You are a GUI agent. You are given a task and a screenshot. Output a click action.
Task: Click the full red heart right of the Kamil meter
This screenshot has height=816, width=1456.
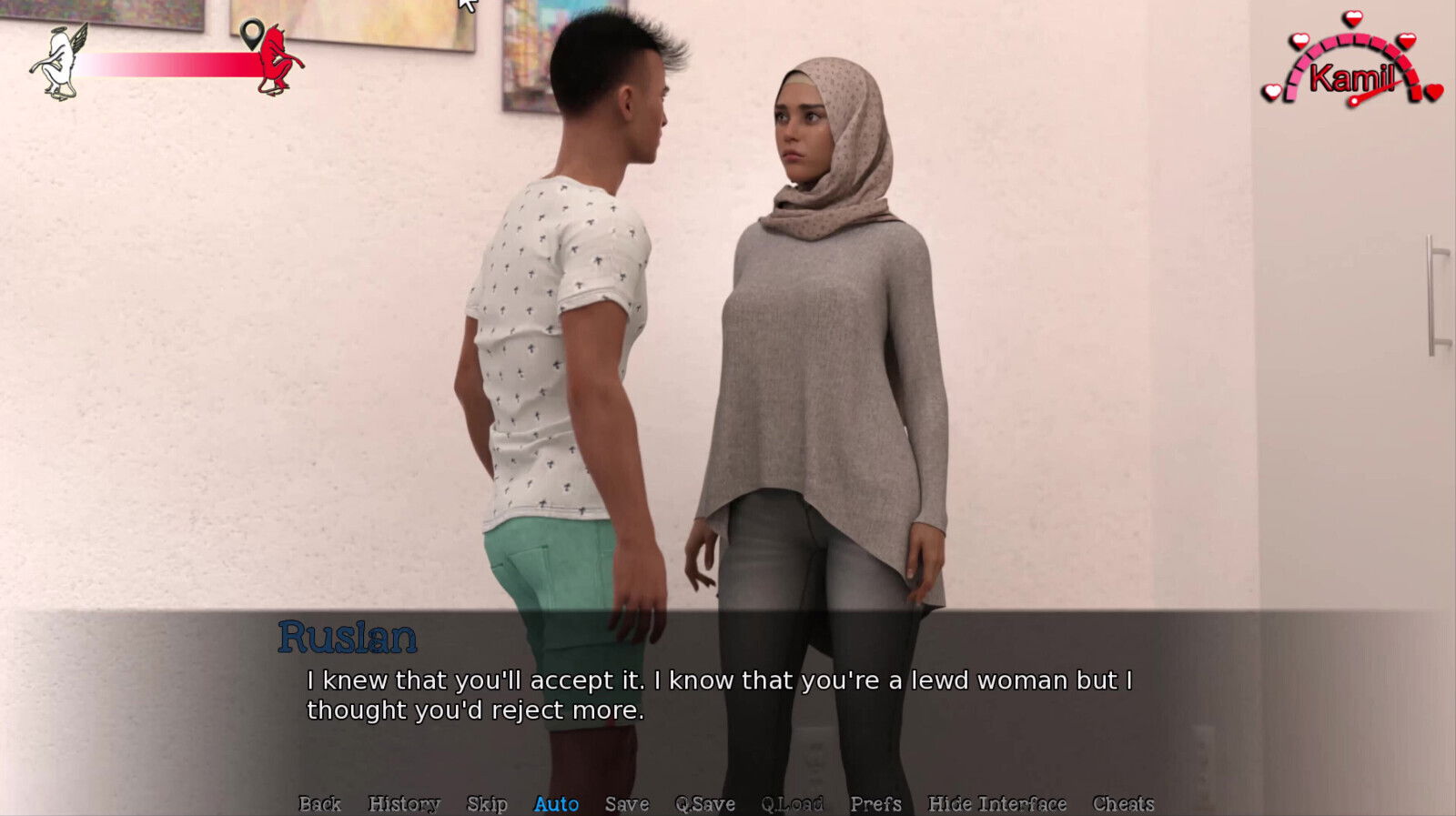coord(1434,92)
